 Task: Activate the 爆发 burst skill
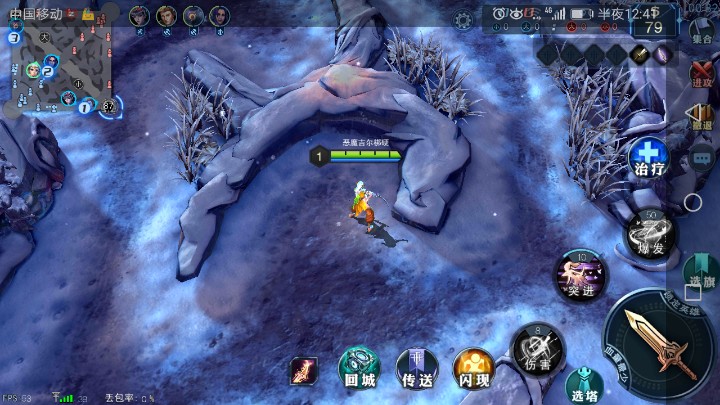point(650,233)
